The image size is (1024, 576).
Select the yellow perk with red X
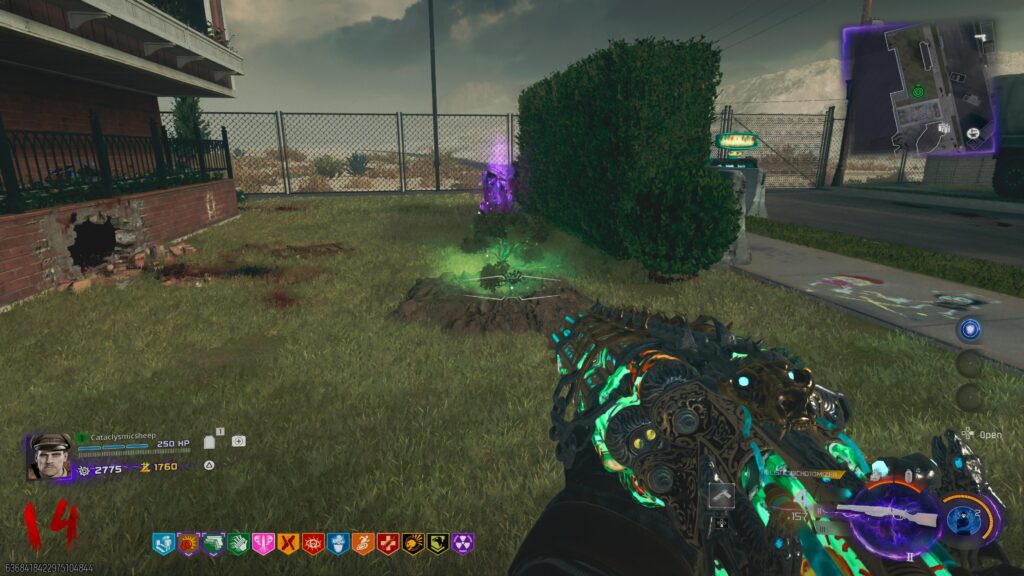(x=288, y=543)
